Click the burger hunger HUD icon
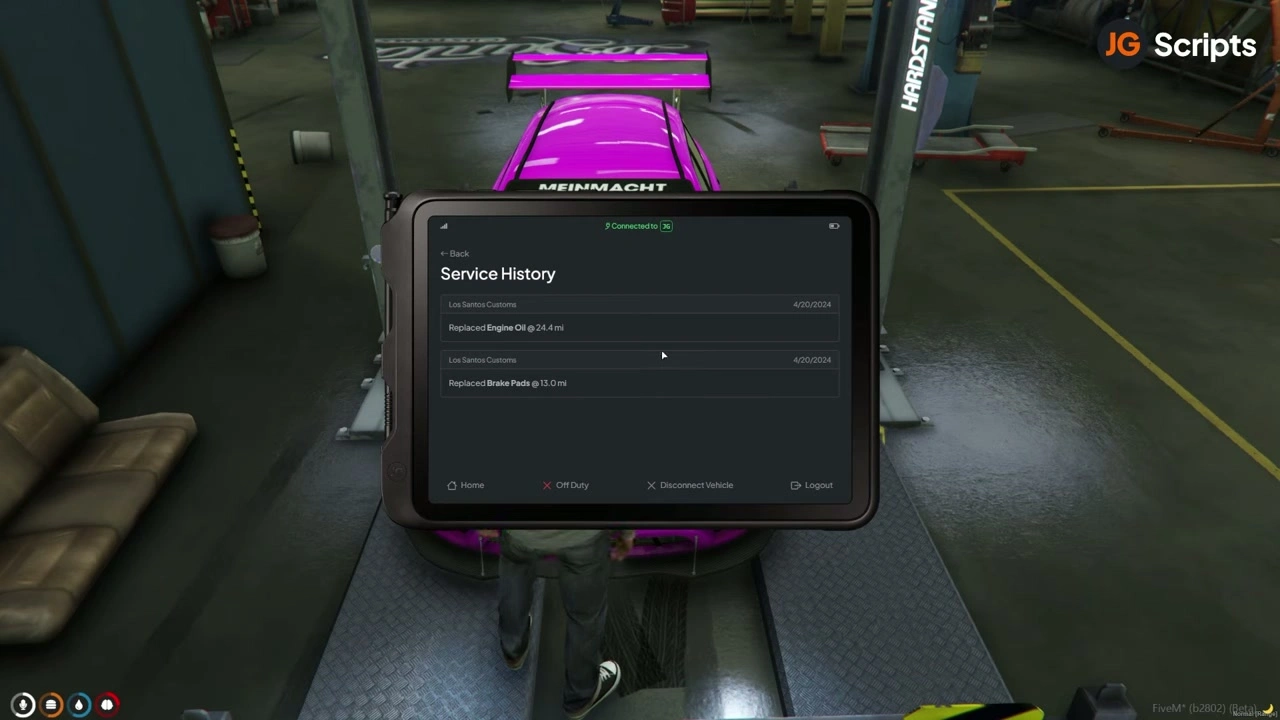 click(51, 704)
